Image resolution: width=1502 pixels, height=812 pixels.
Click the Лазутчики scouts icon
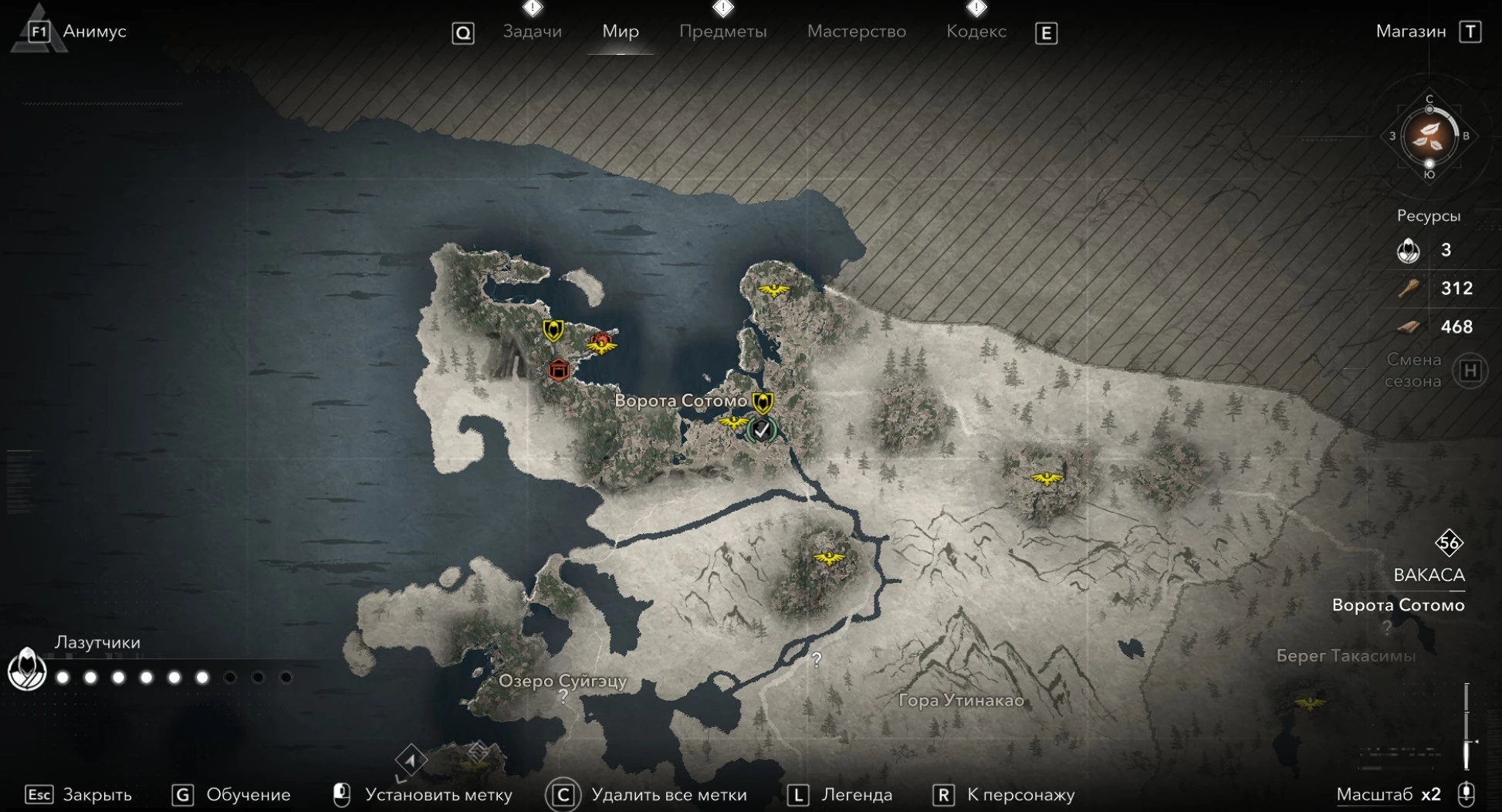click(27, 668)
